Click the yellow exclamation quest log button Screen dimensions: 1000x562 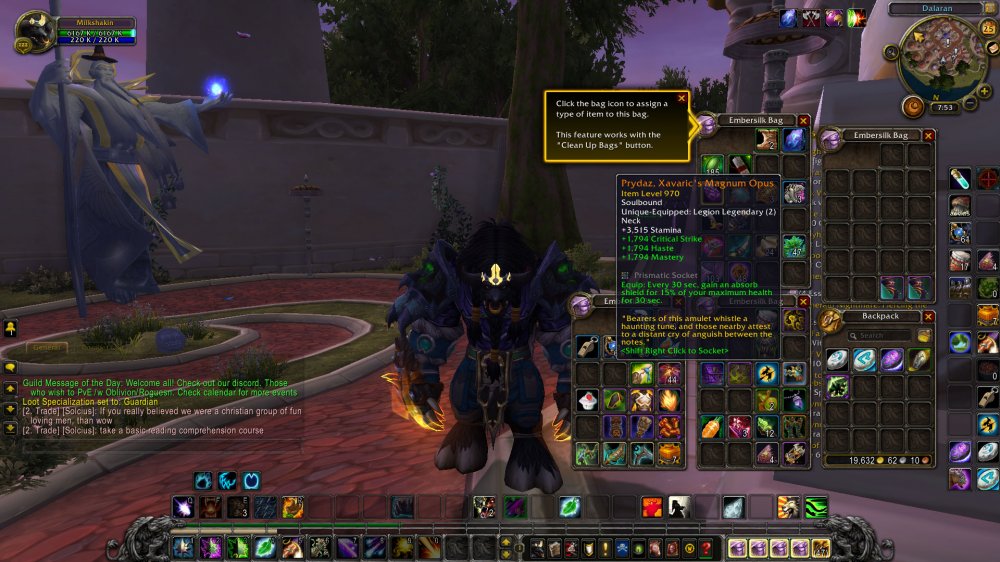(x=606, y=548)
